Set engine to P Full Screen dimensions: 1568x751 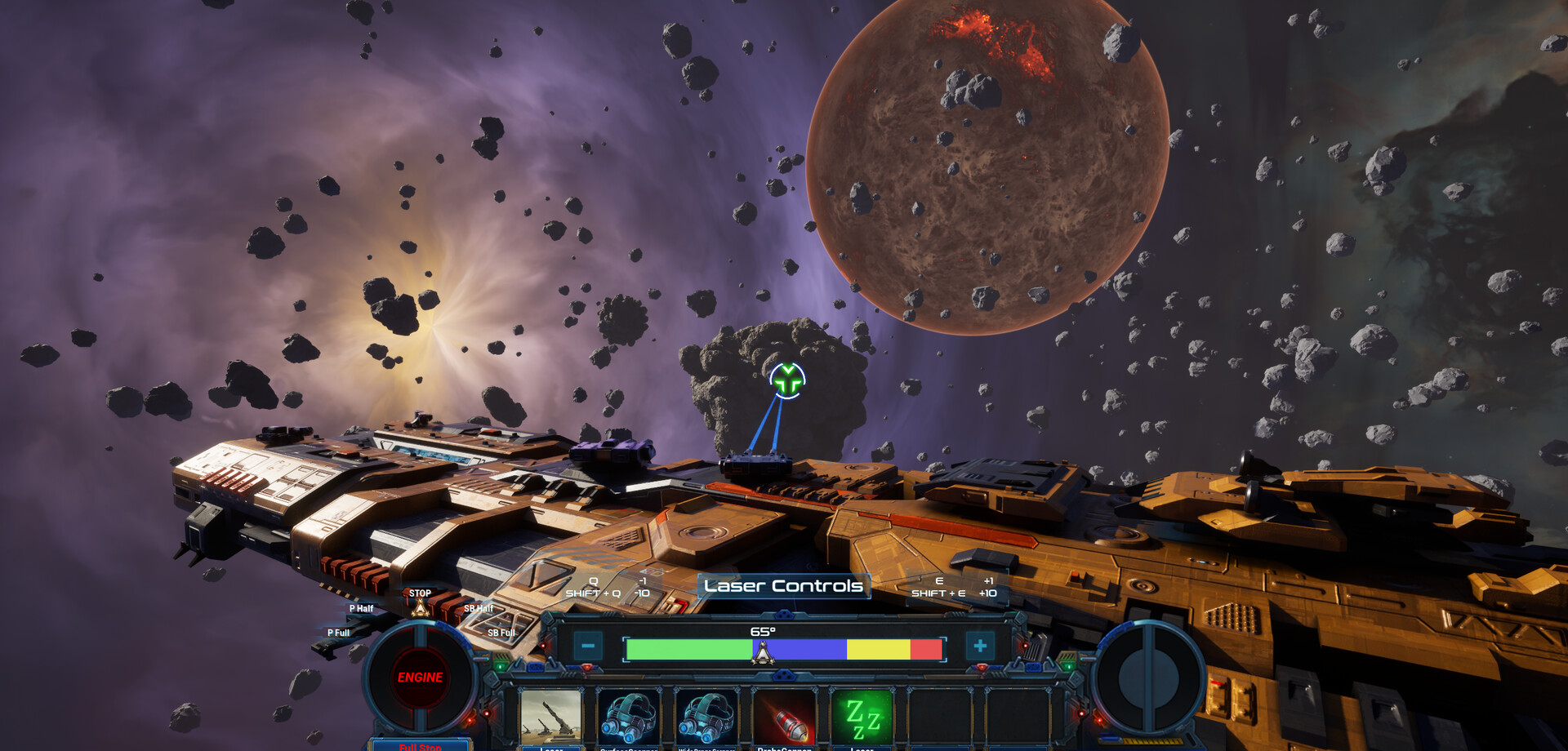(338, 633)
